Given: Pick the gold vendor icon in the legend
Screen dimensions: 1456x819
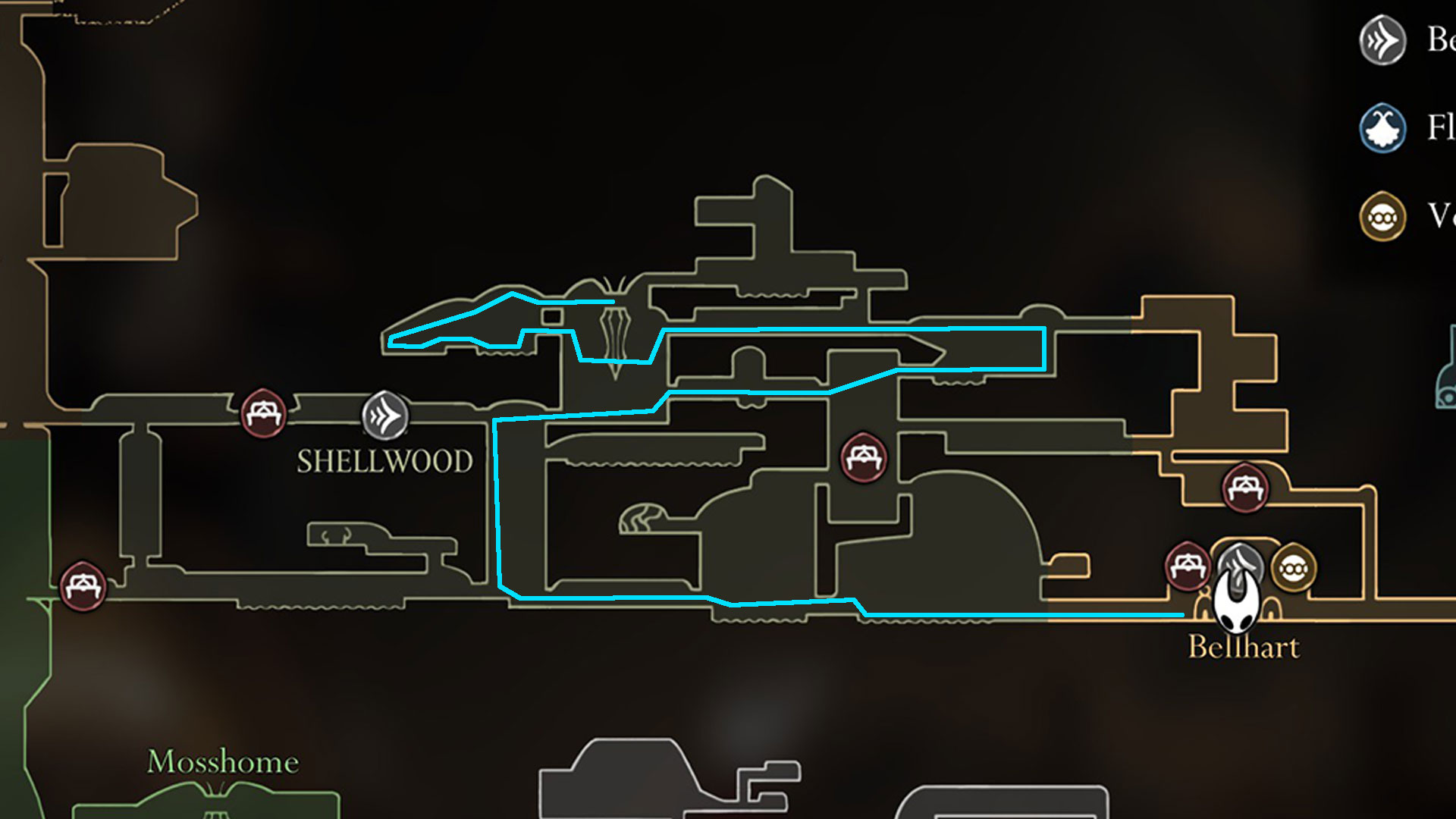Looking at the screenshot, I should pos(1382,217).
